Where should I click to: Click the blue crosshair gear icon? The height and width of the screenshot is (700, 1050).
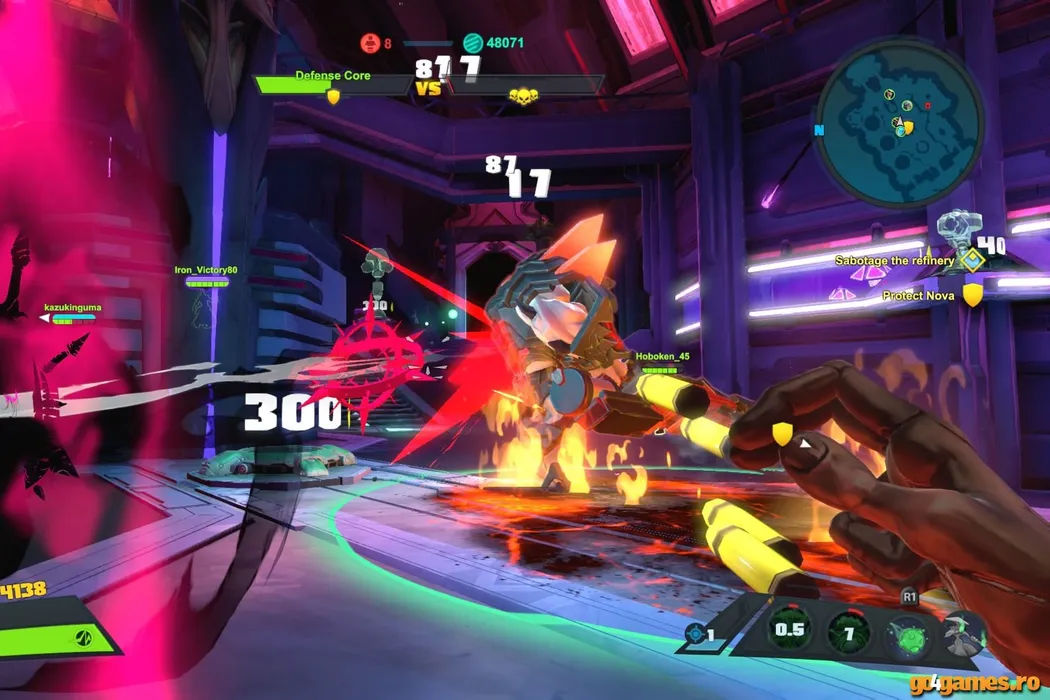(x=696, y=633)
